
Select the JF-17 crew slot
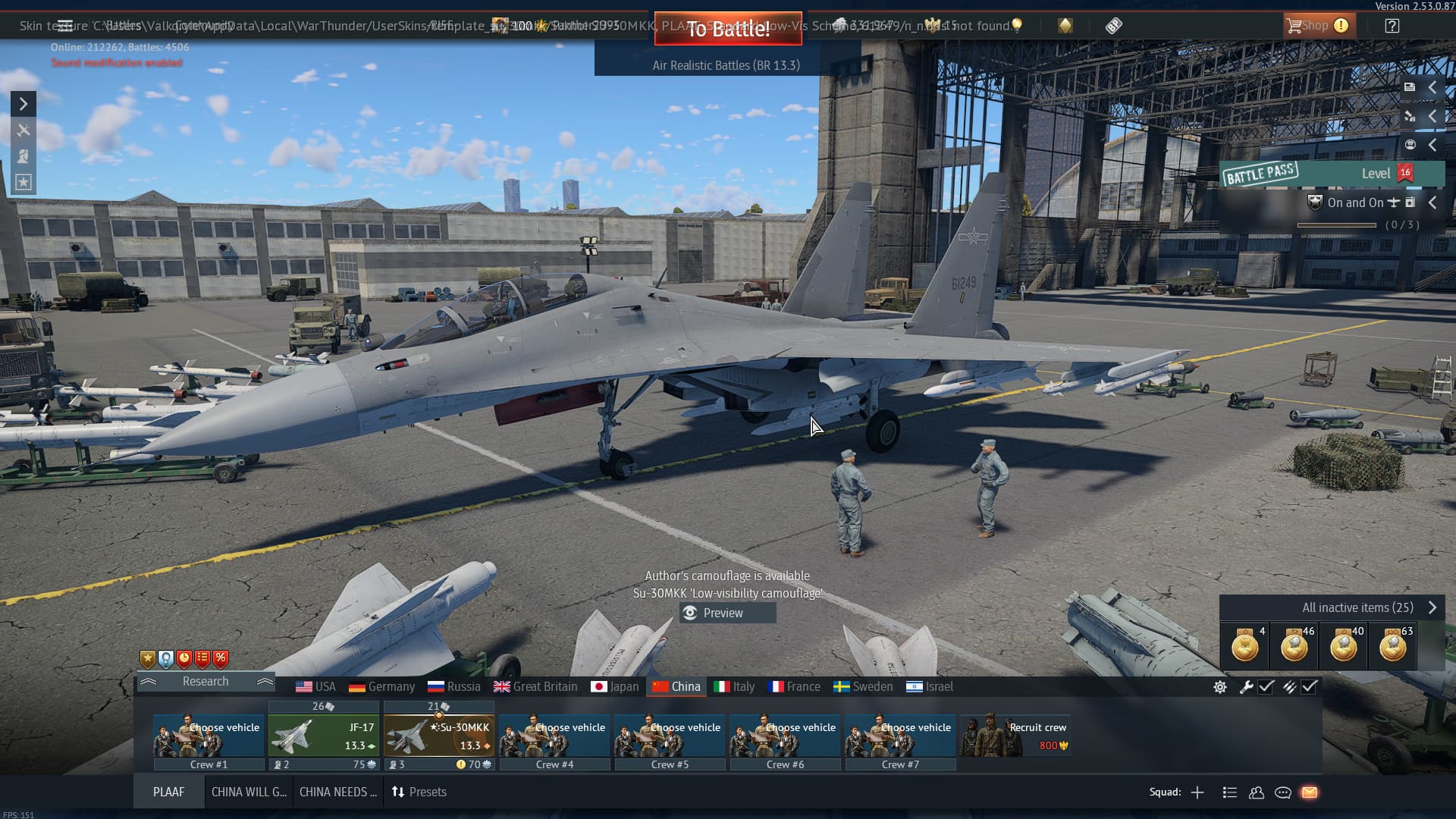point(324,736)
